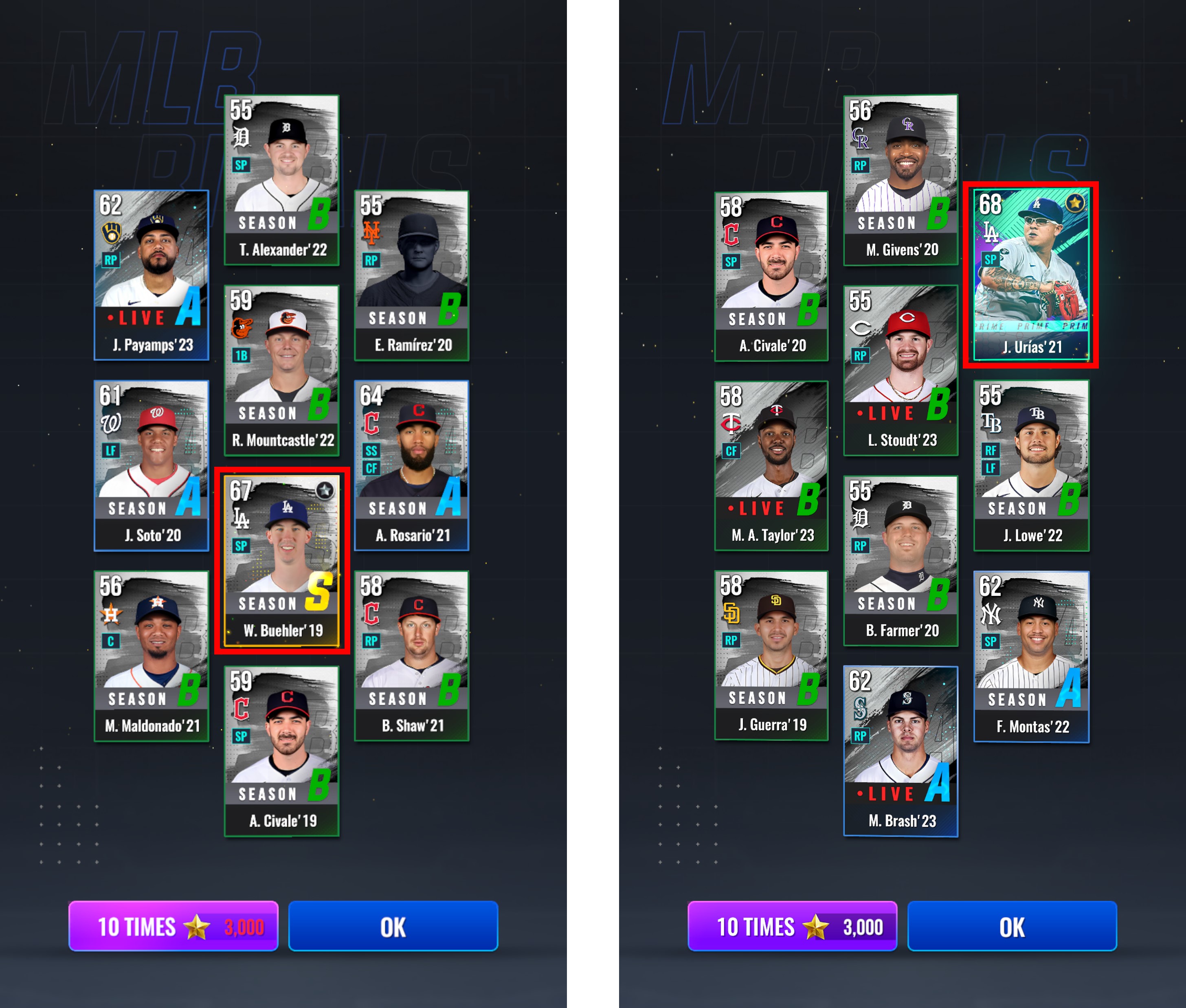Inspect the M. Maldonado'21 catcher card

click(152, 656)
